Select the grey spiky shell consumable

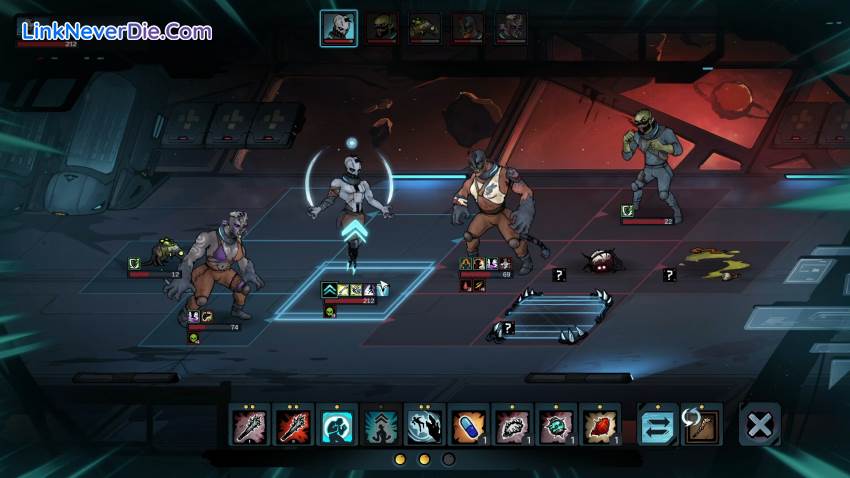click(513, 426)
